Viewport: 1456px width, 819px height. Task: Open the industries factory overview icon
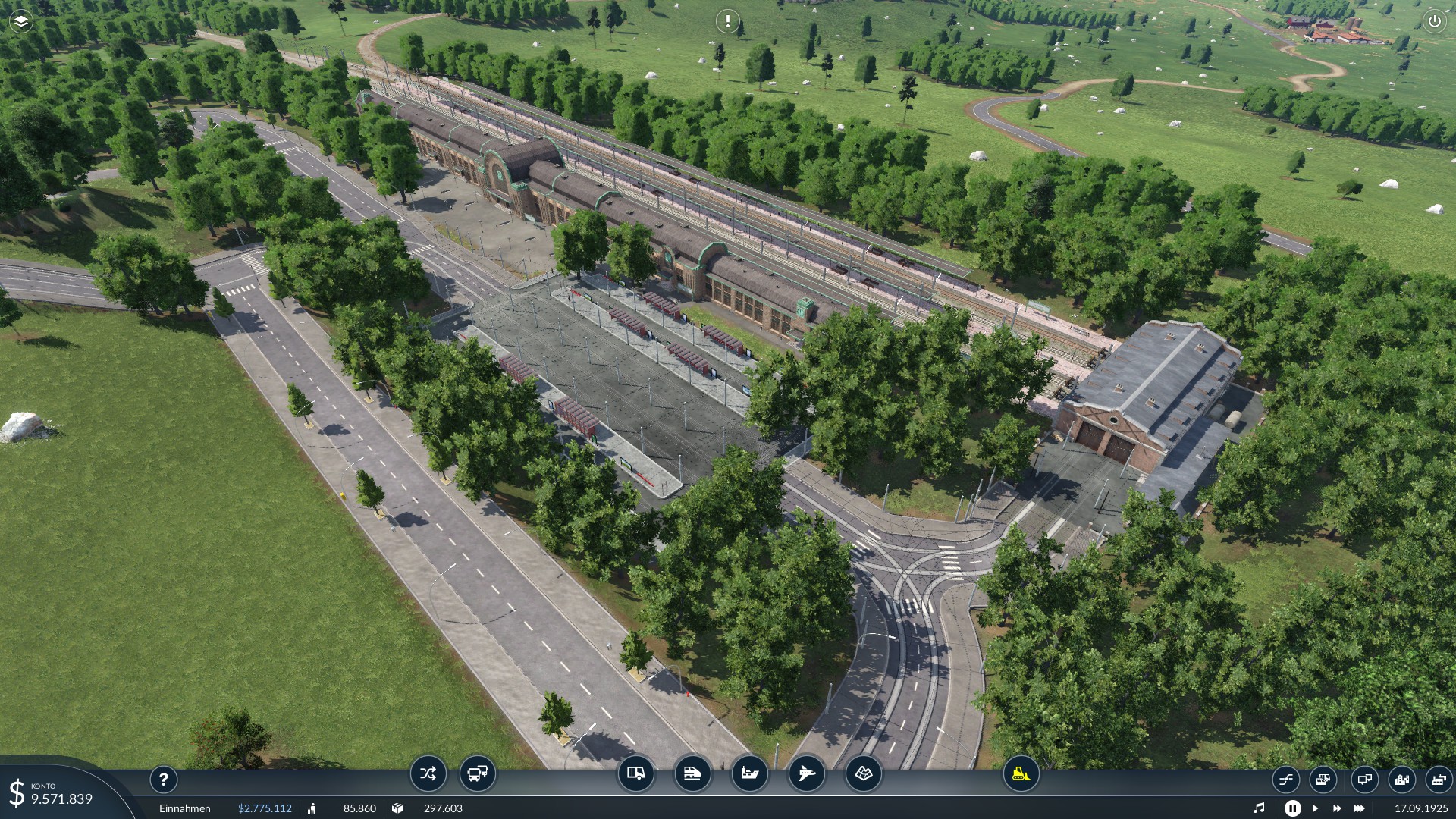1438,779
